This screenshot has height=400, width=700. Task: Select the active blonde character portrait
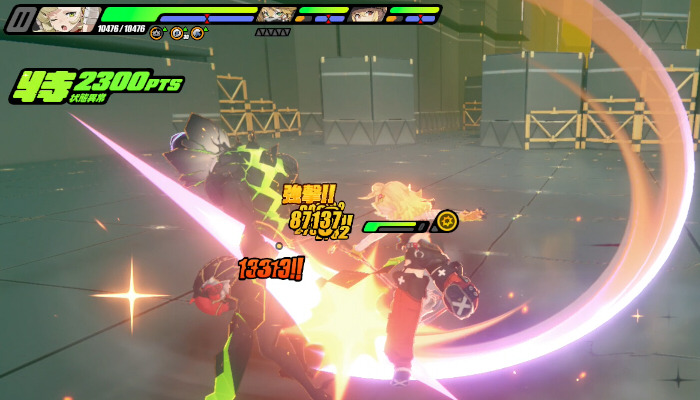(x=66, y=19)
